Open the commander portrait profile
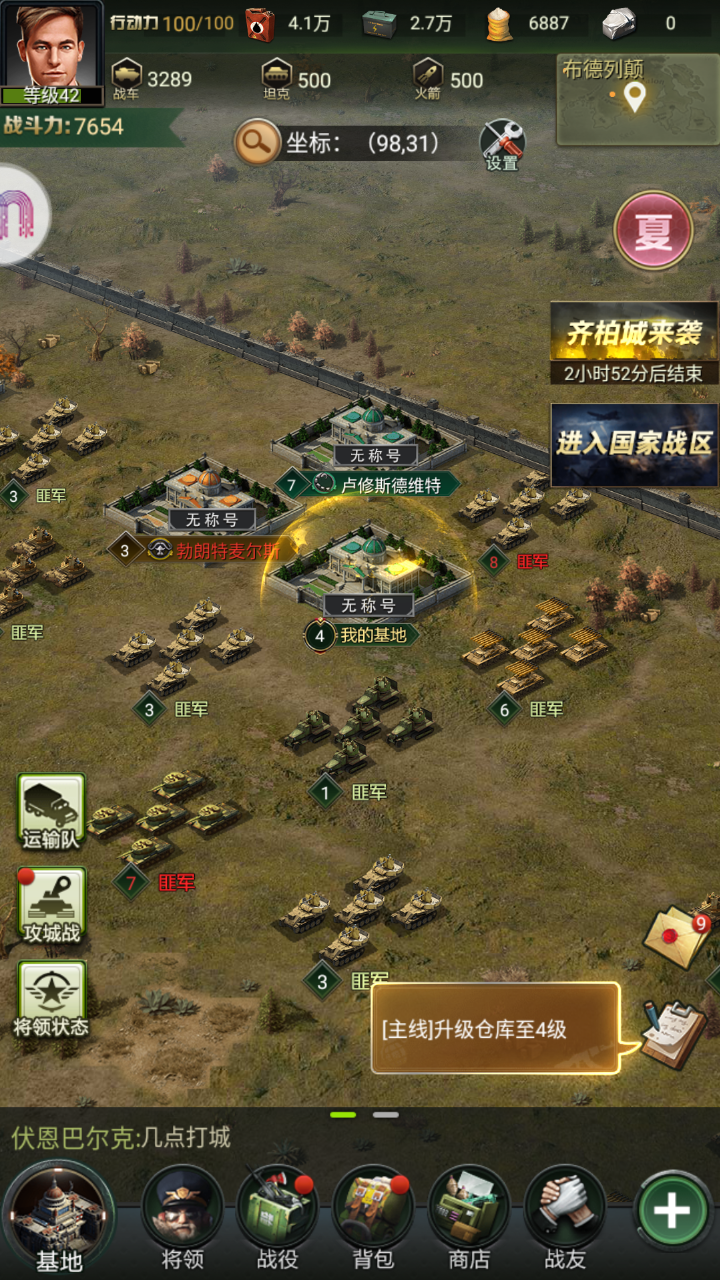The width and height of the screenshot is (720, 1280). (52, 52)
